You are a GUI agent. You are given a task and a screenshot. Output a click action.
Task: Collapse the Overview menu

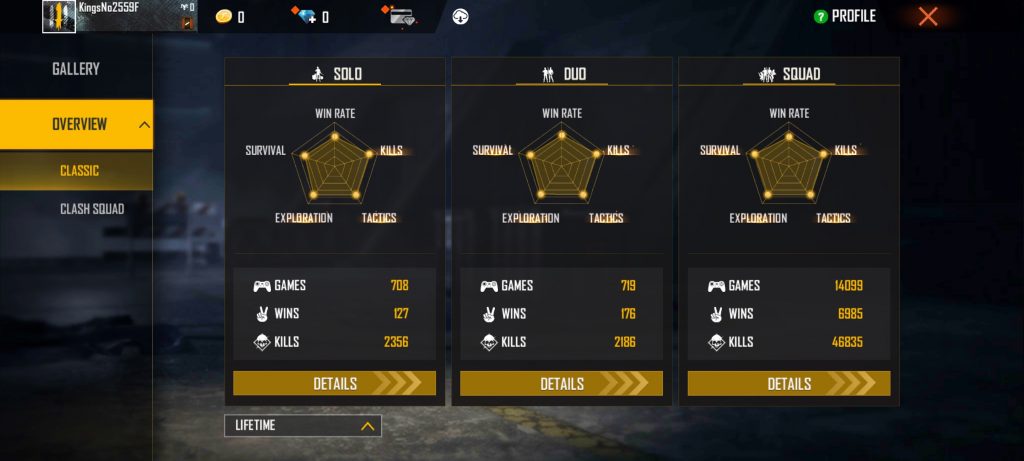coord(144,125)
